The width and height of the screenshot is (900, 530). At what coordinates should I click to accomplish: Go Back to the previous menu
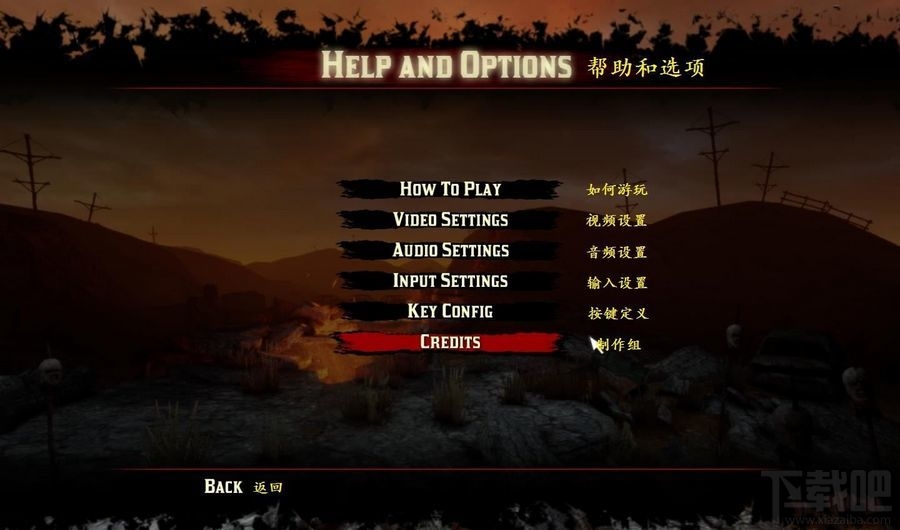pos(223,486)
